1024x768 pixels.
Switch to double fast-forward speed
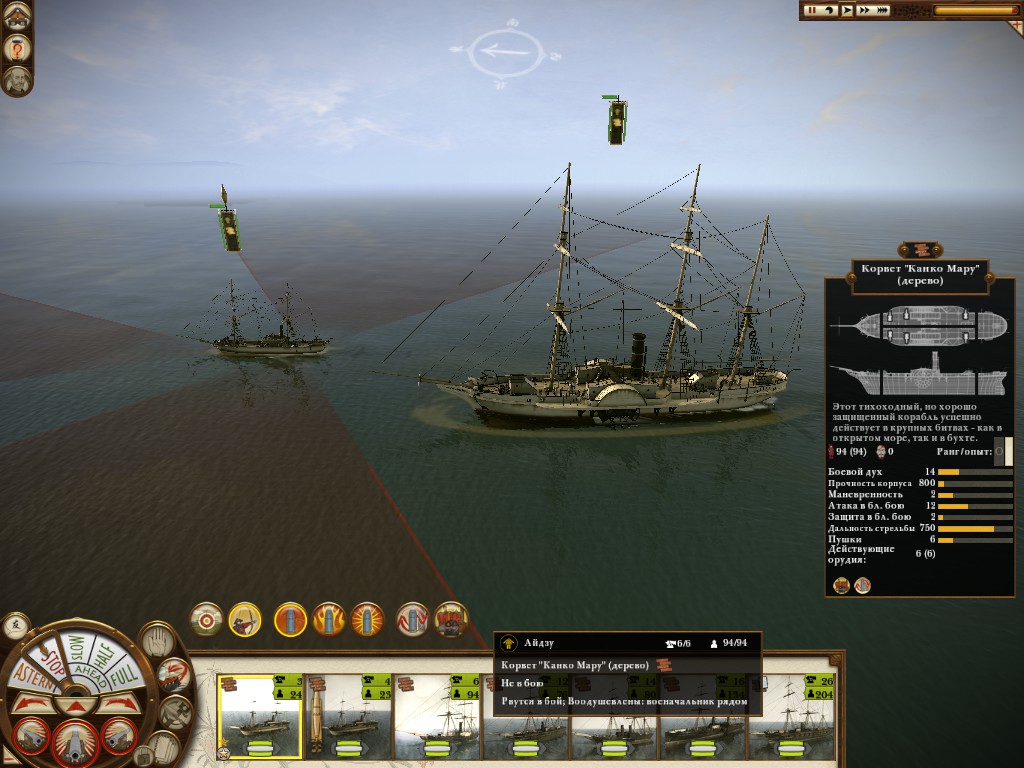tap(864, 10)
